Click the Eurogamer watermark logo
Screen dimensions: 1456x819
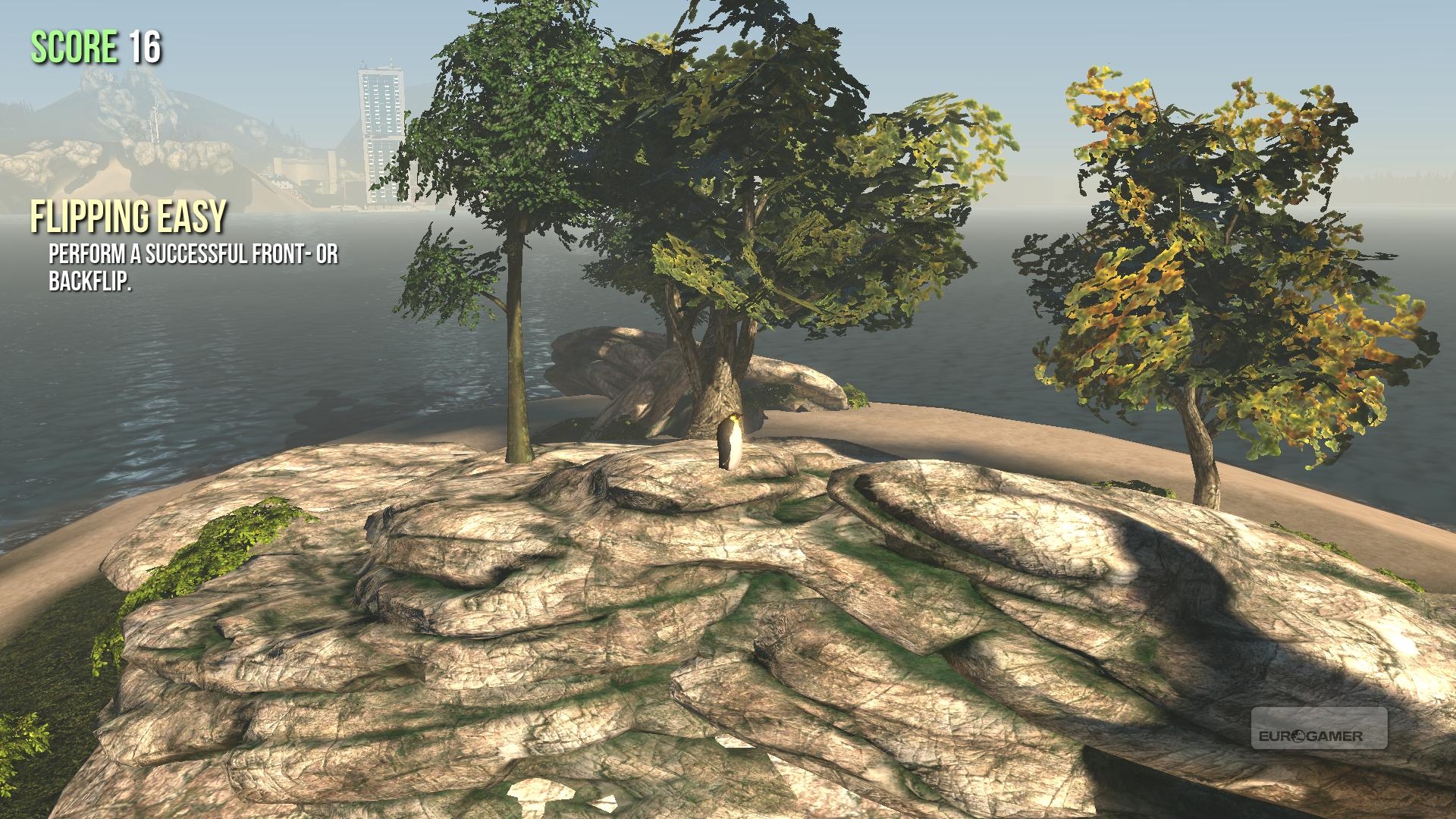(x=1319, y=729)
